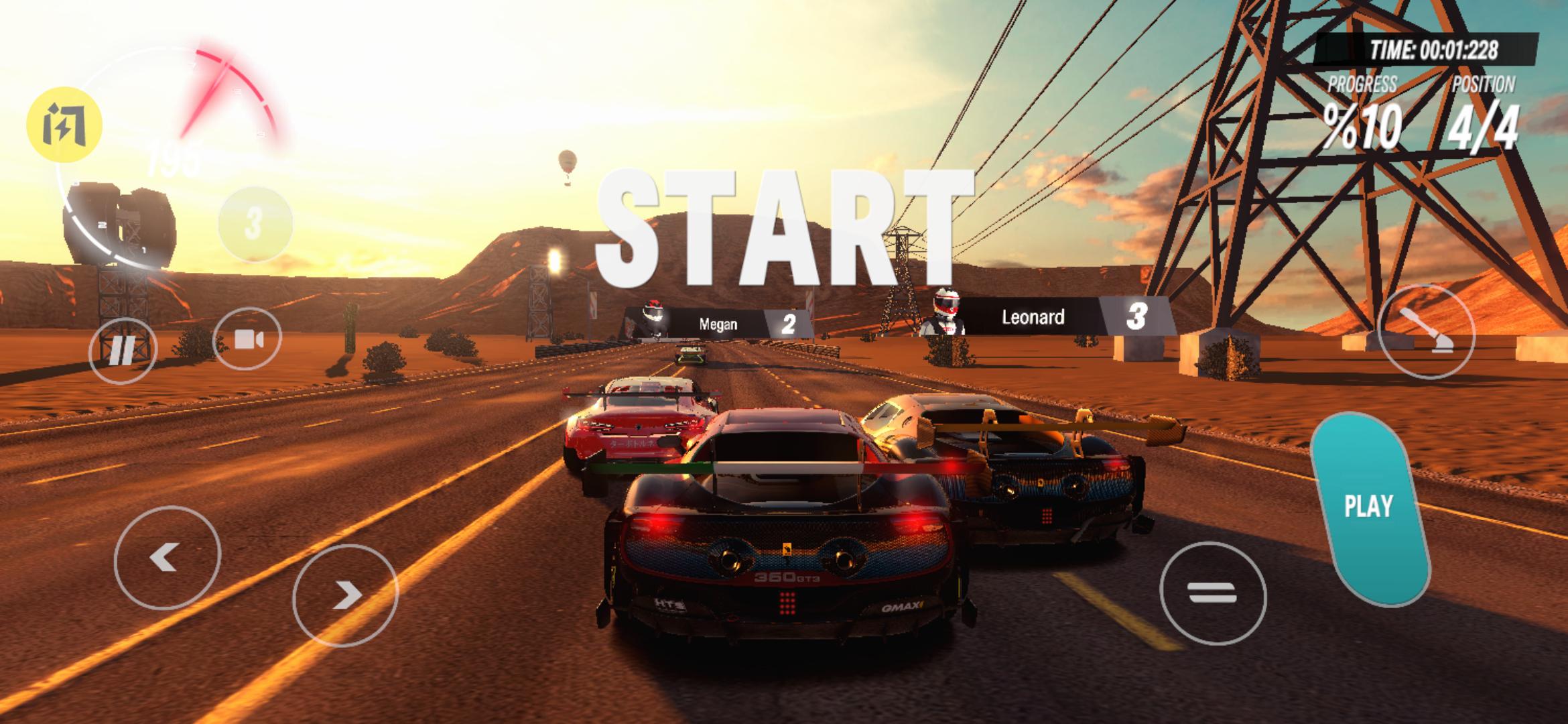The image size is (1568, 724).
Task: Steer left with the left arrow
Action: 167,557
